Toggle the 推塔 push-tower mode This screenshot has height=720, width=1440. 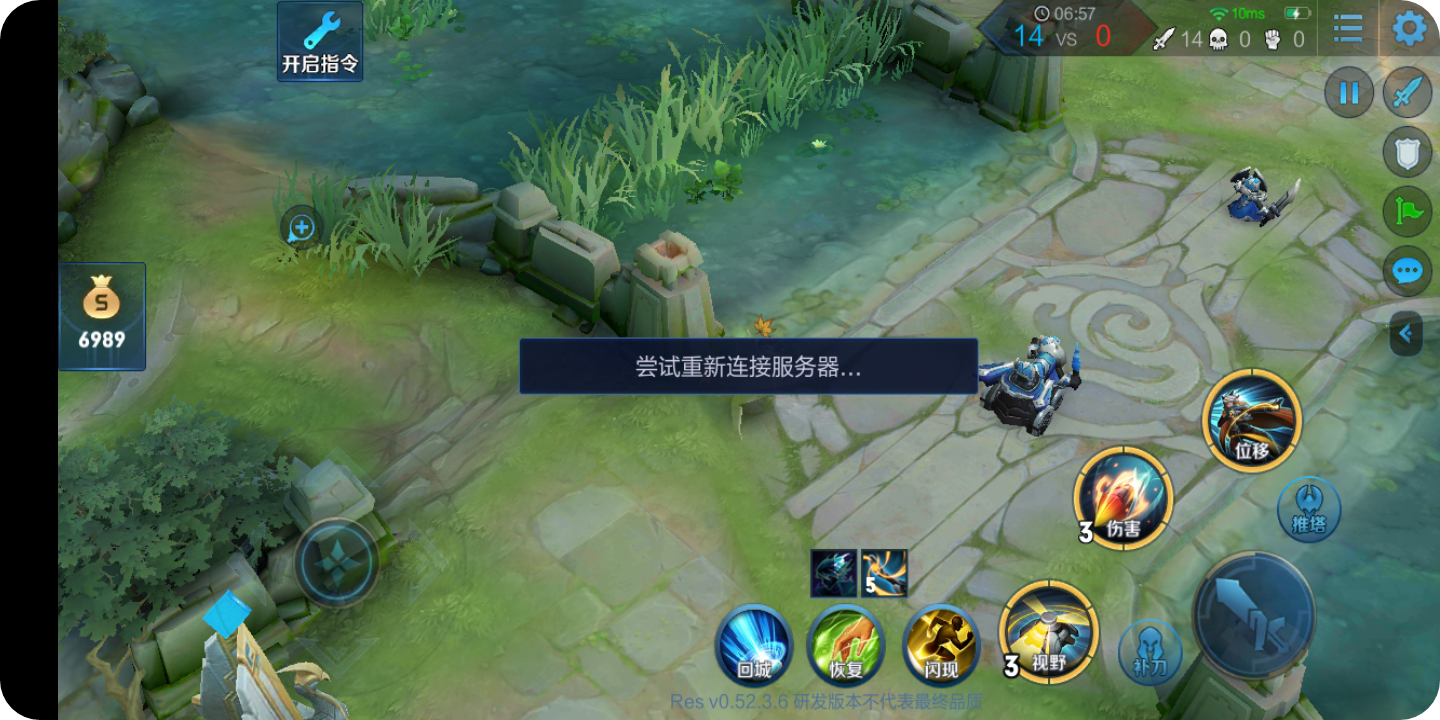pyautogui.click(x=1310, y=510)
